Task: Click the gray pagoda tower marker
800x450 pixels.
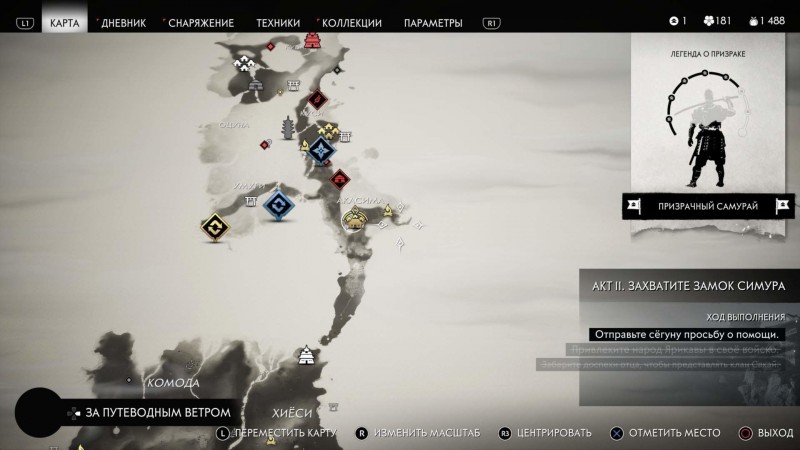Action: [290, 128]
